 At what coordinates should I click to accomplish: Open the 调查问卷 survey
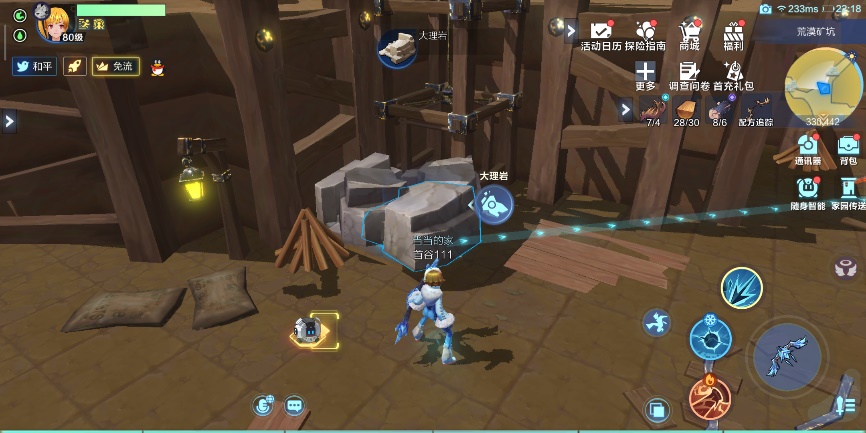click(x=688, y=76)
